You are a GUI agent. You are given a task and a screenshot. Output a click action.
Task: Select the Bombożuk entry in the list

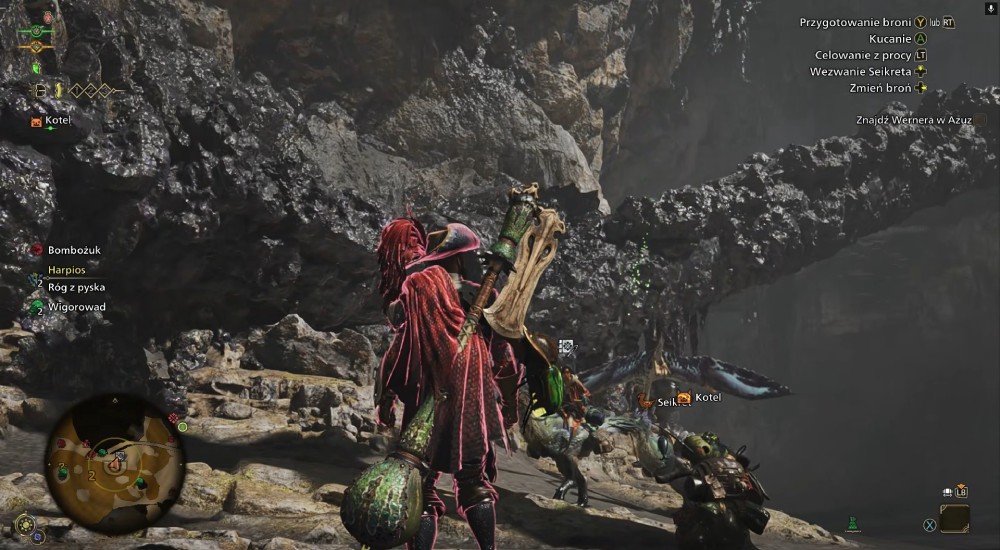[x=71, y=250]
